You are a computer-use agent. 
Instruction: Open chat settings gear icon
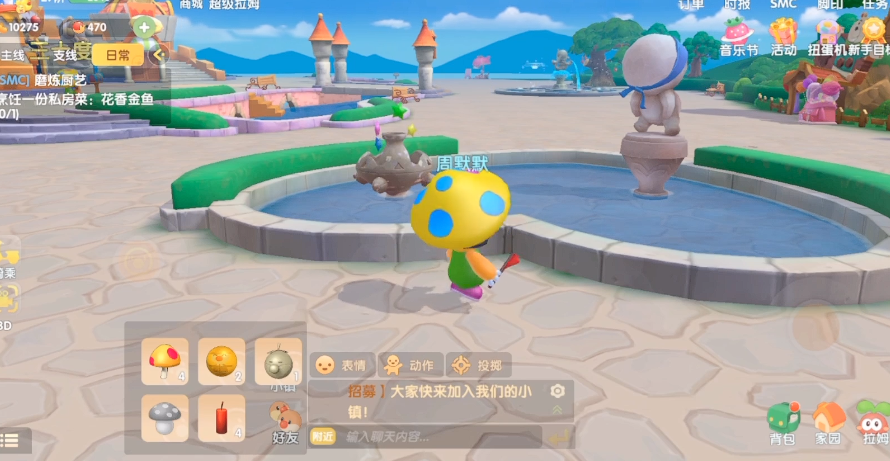(x=557, y=391)
